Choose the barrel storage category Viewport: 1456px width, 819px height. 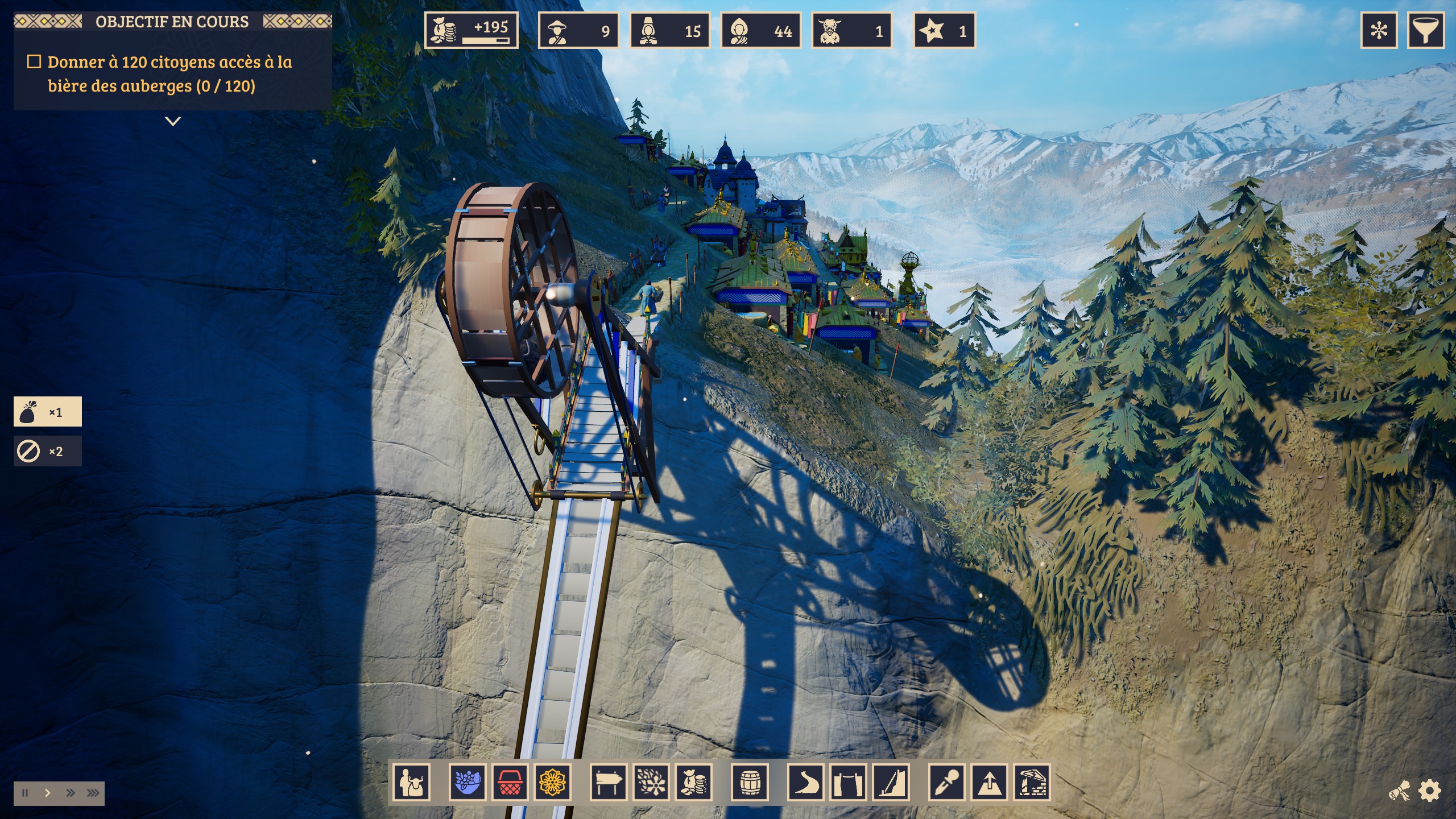[x=750, y=783]
